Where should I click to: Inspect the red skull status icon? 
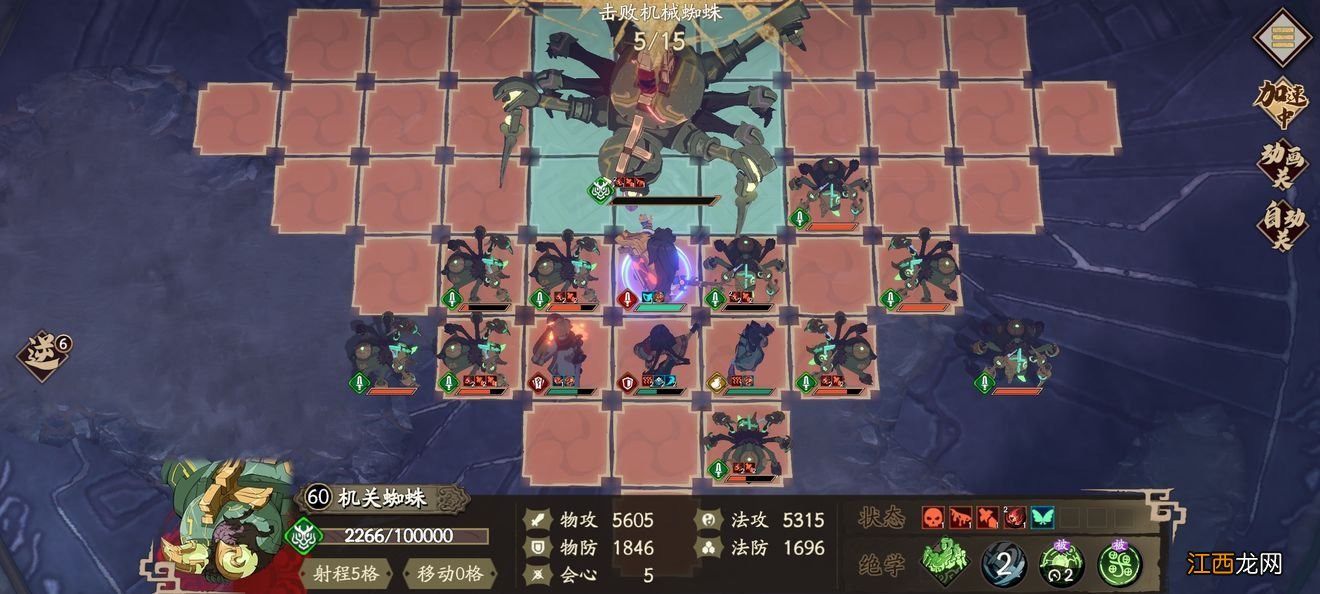933,518
